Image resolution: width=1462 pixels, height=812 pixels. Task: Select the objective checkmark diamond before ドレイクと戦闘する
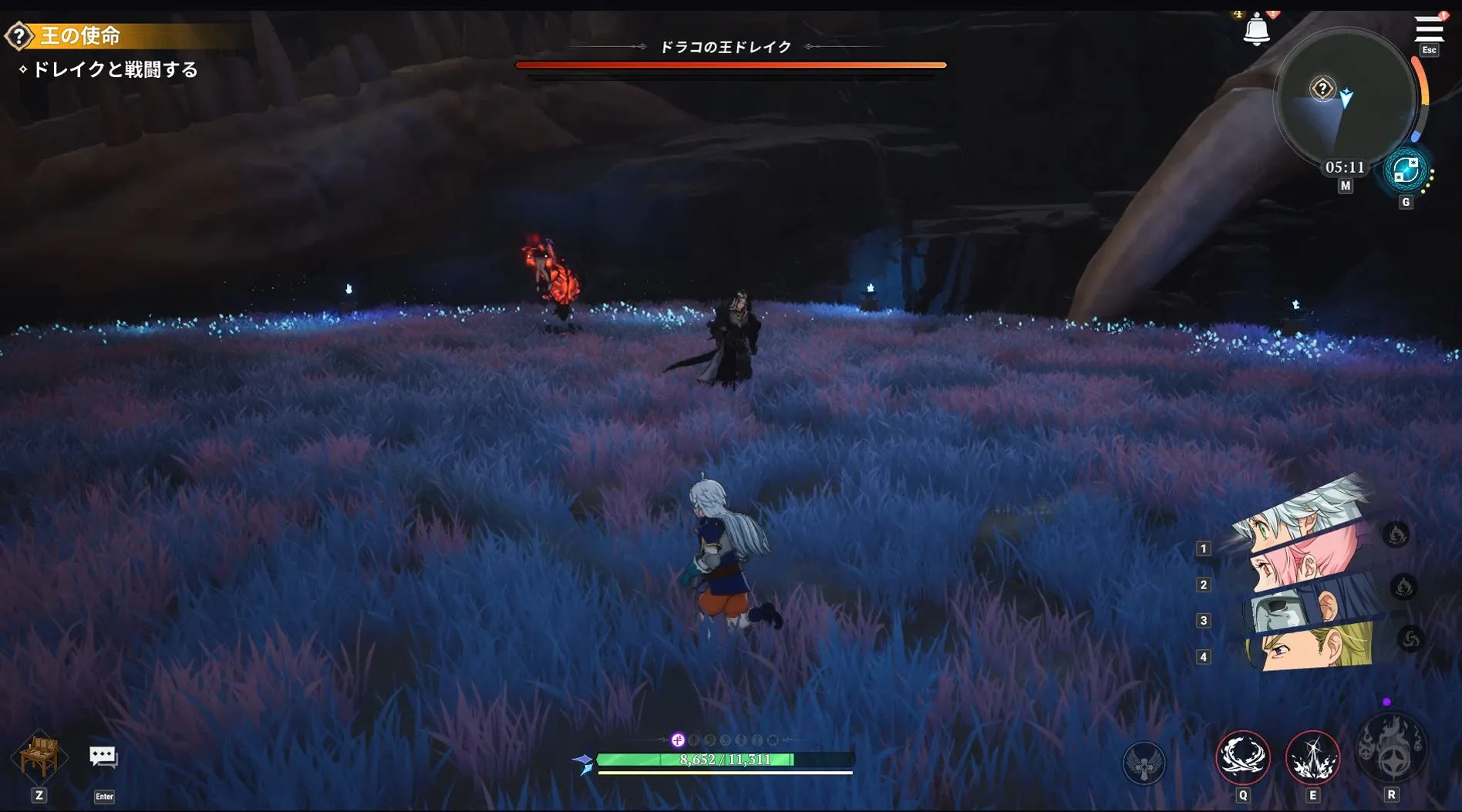coord(23,69)
